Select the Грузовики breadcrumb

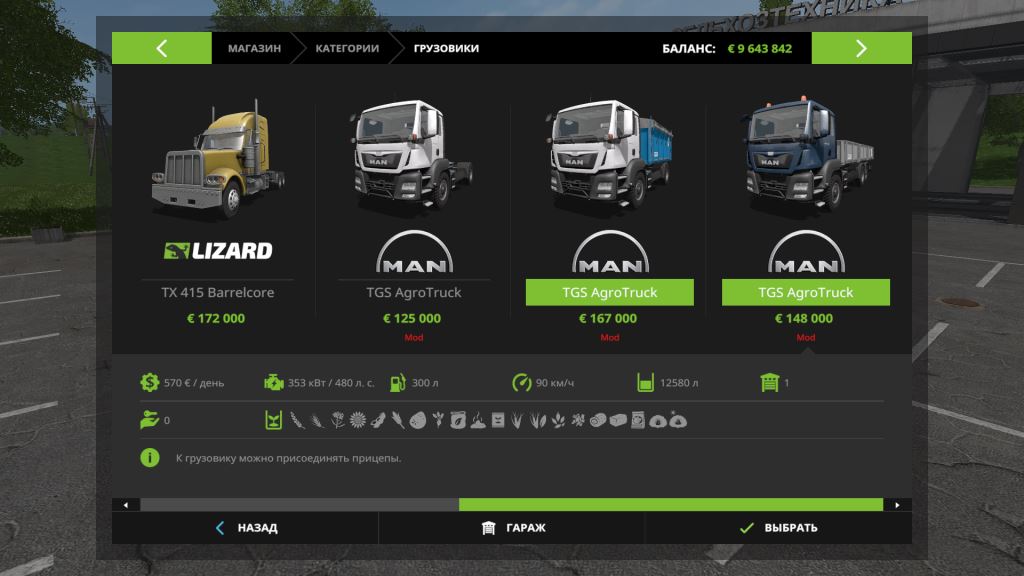coord(446,48)
